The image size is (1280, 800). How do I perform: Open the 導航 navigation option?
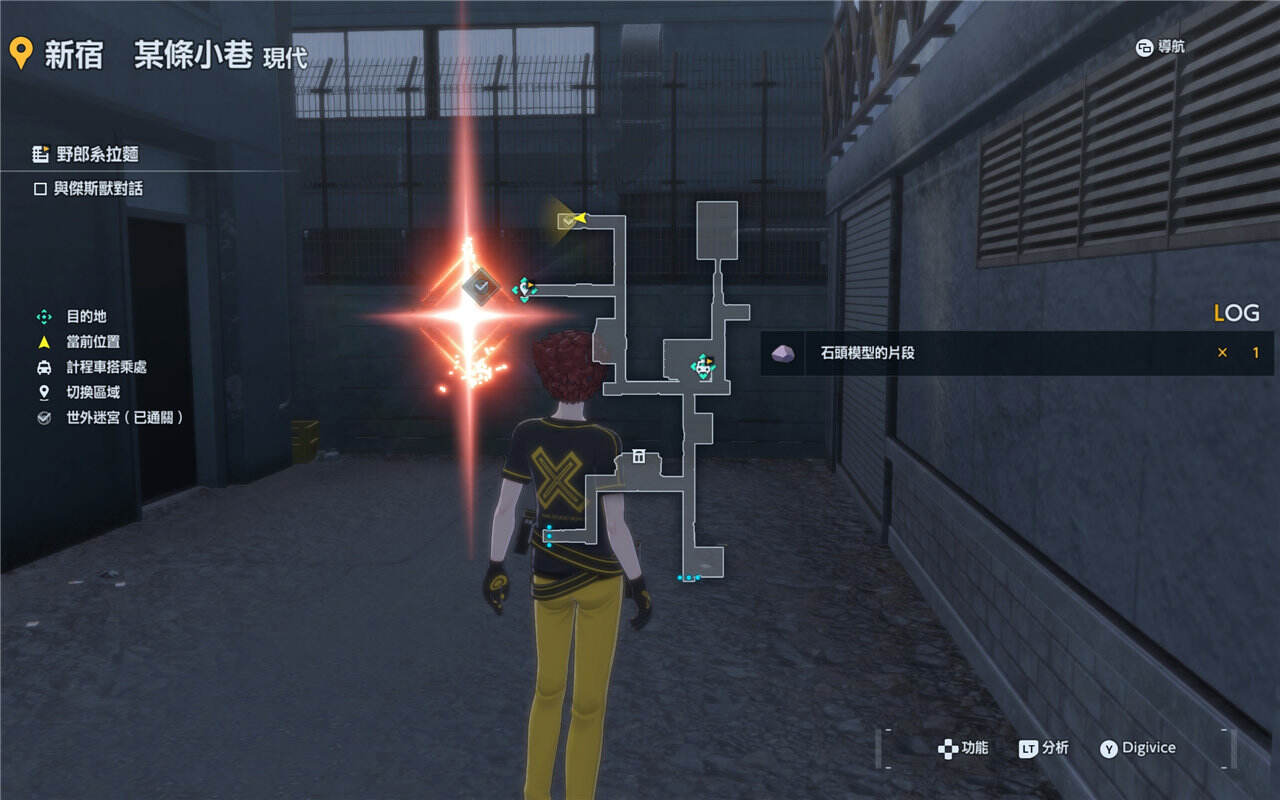pos(1161,47)
